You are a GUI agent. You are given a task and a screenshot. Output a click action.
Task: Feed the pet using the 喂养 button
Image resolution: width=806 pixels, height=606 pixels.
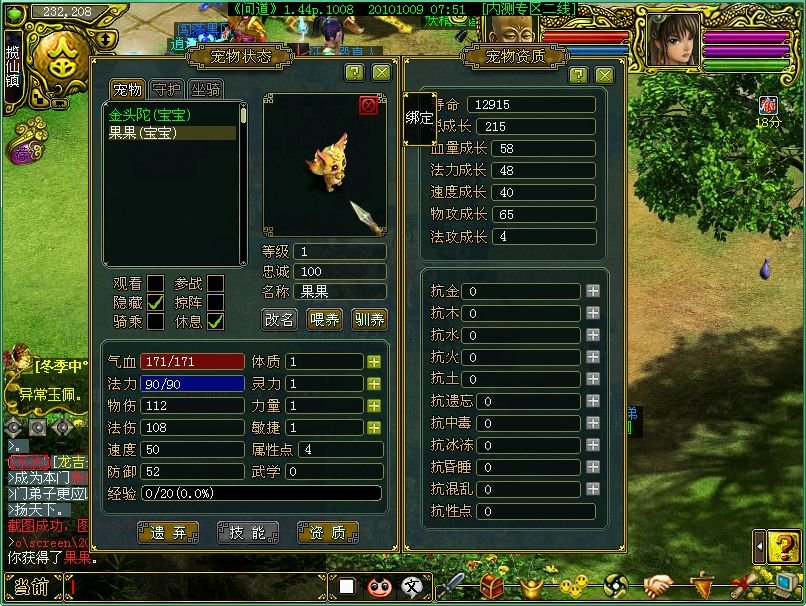tap(325, 319)
